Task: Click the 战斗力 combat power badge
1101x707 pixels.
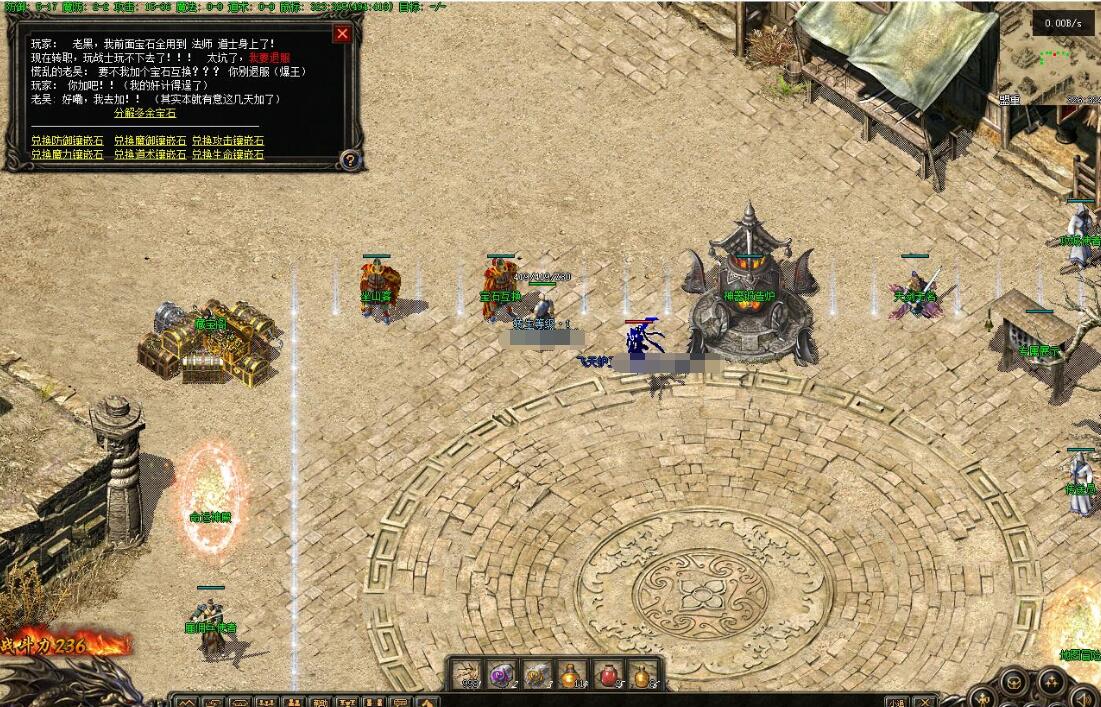Action: pos(55,646)
